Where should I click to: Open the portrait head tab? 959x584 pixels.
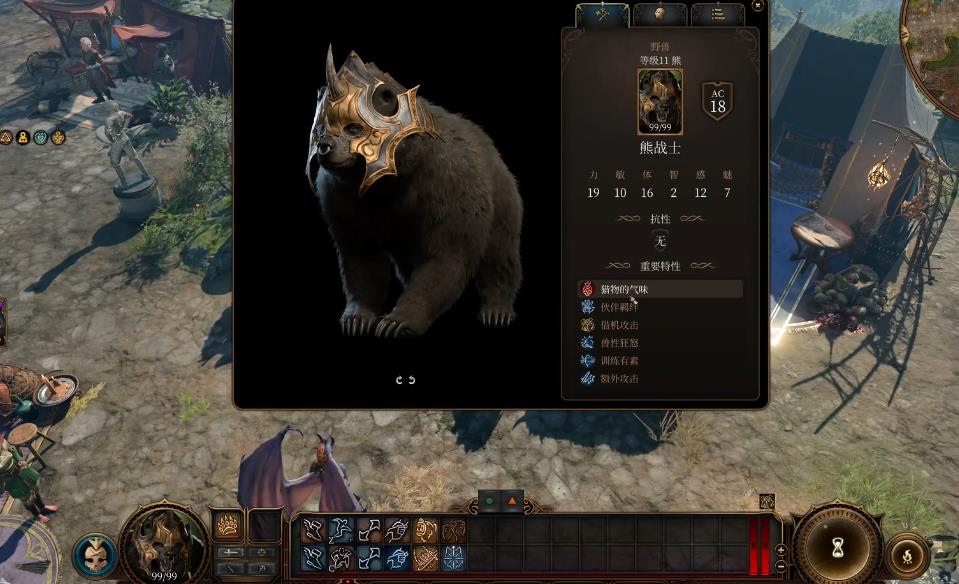660,14
